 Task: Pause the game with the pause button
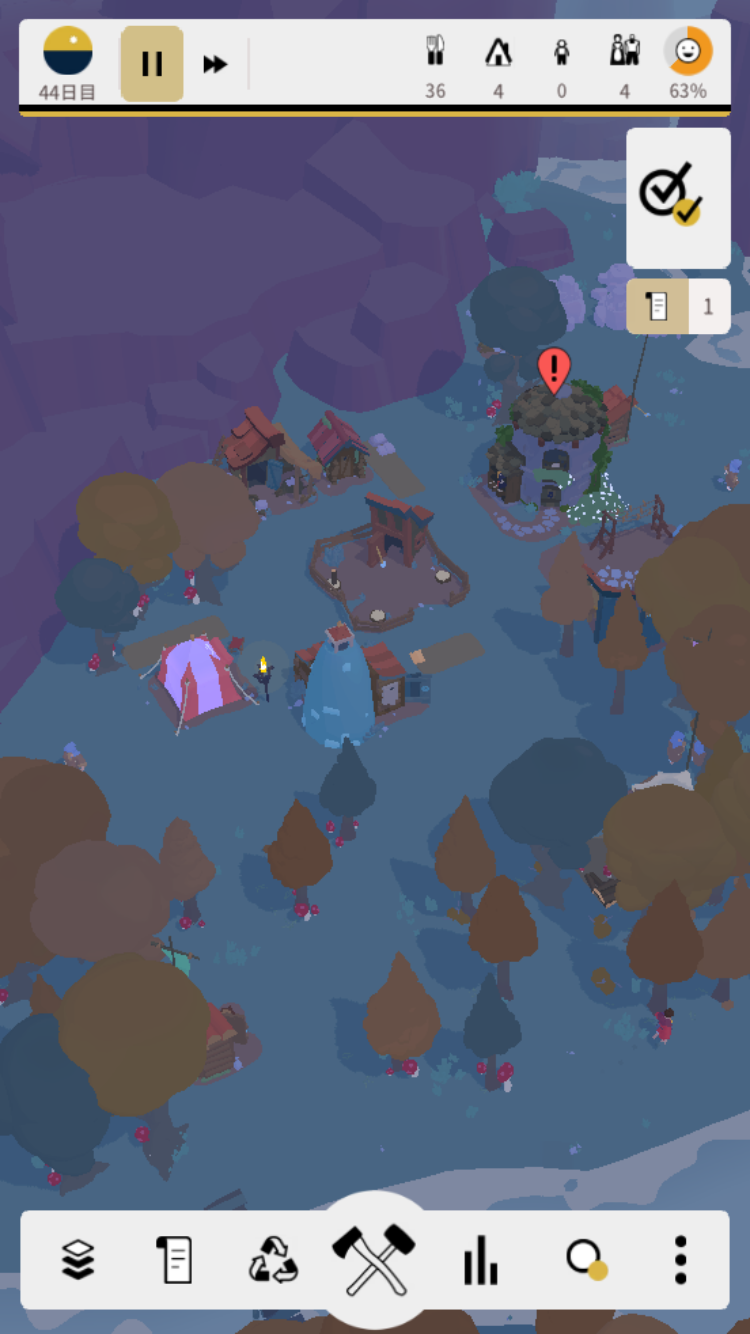tap(152, 64)
